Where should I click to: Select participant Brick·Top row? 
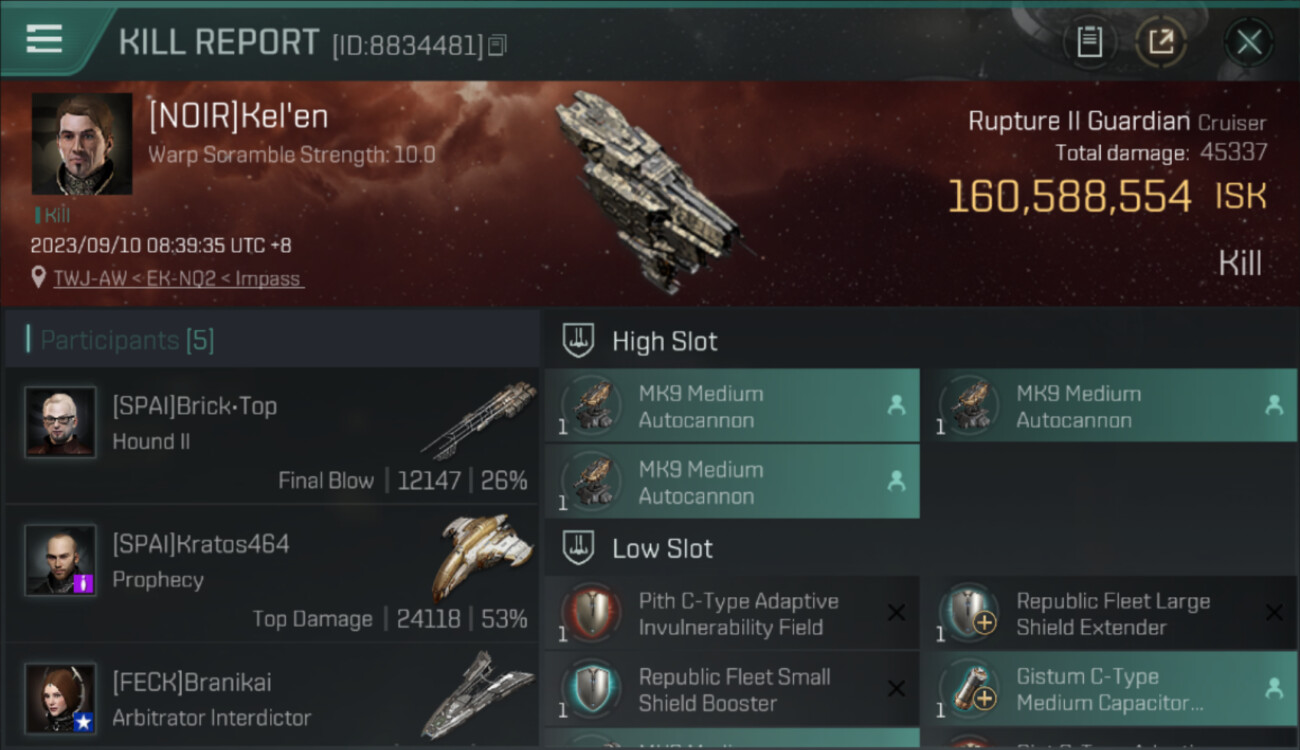pos(272,434)
